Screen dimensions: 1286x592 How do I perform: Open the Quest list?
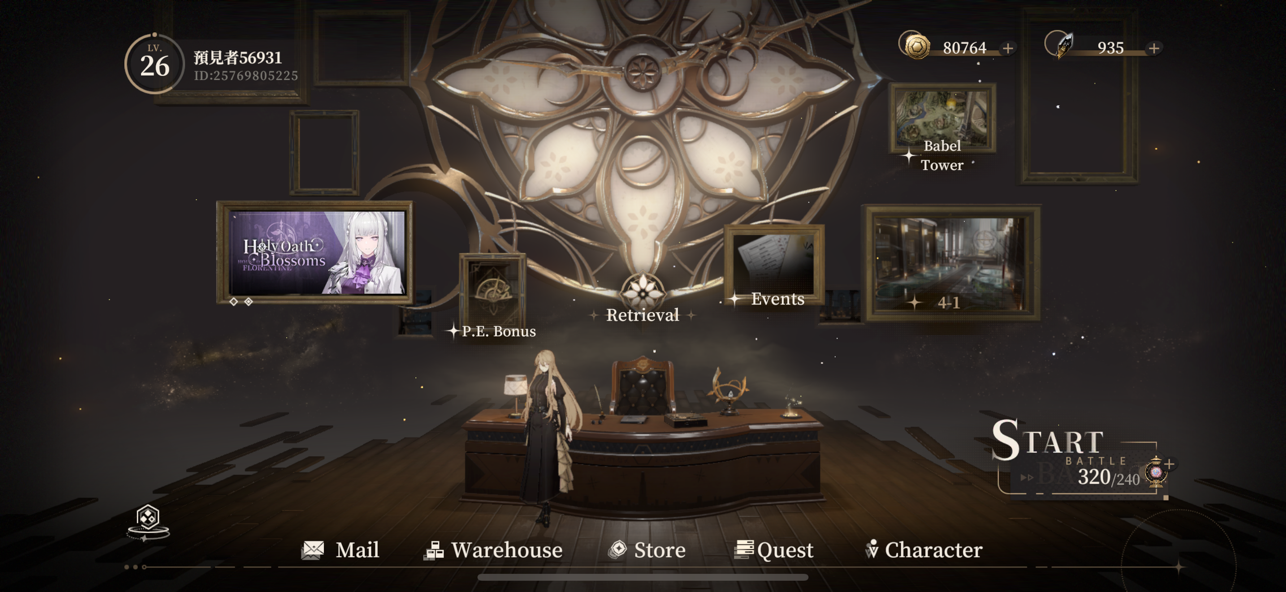774,550
